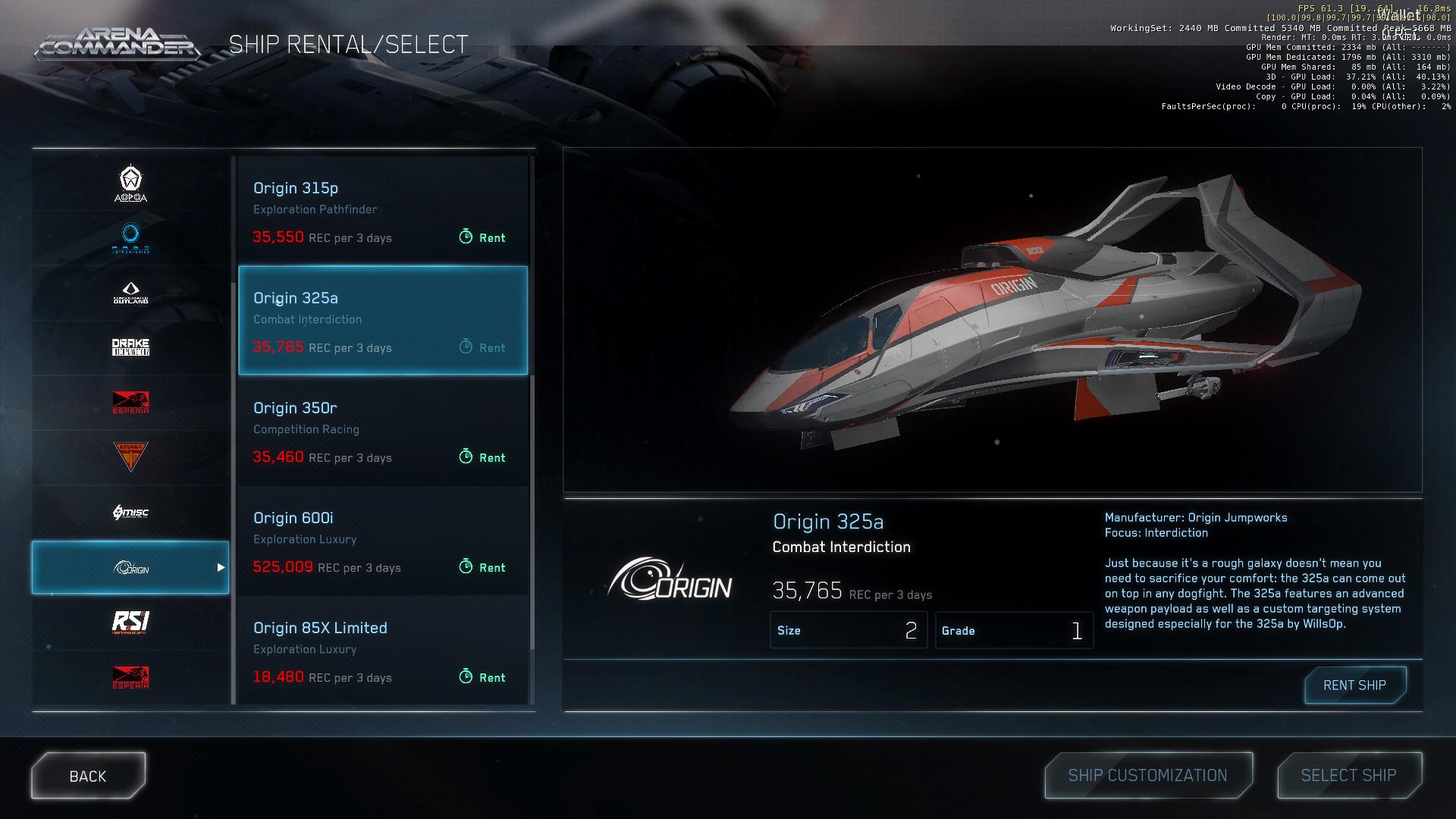The image size is (1456, 819).
Task: Select the AOPOA manufacturer icon
Action: [130, 182]
